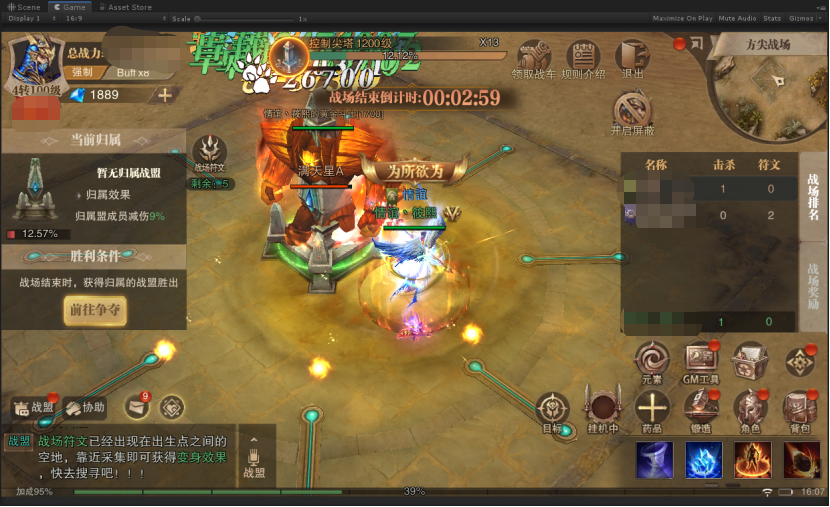The height and width of the screenshot is (507, 830).
Task: Claim a war chariot (领取战车)
Action: tap(532, 59)
